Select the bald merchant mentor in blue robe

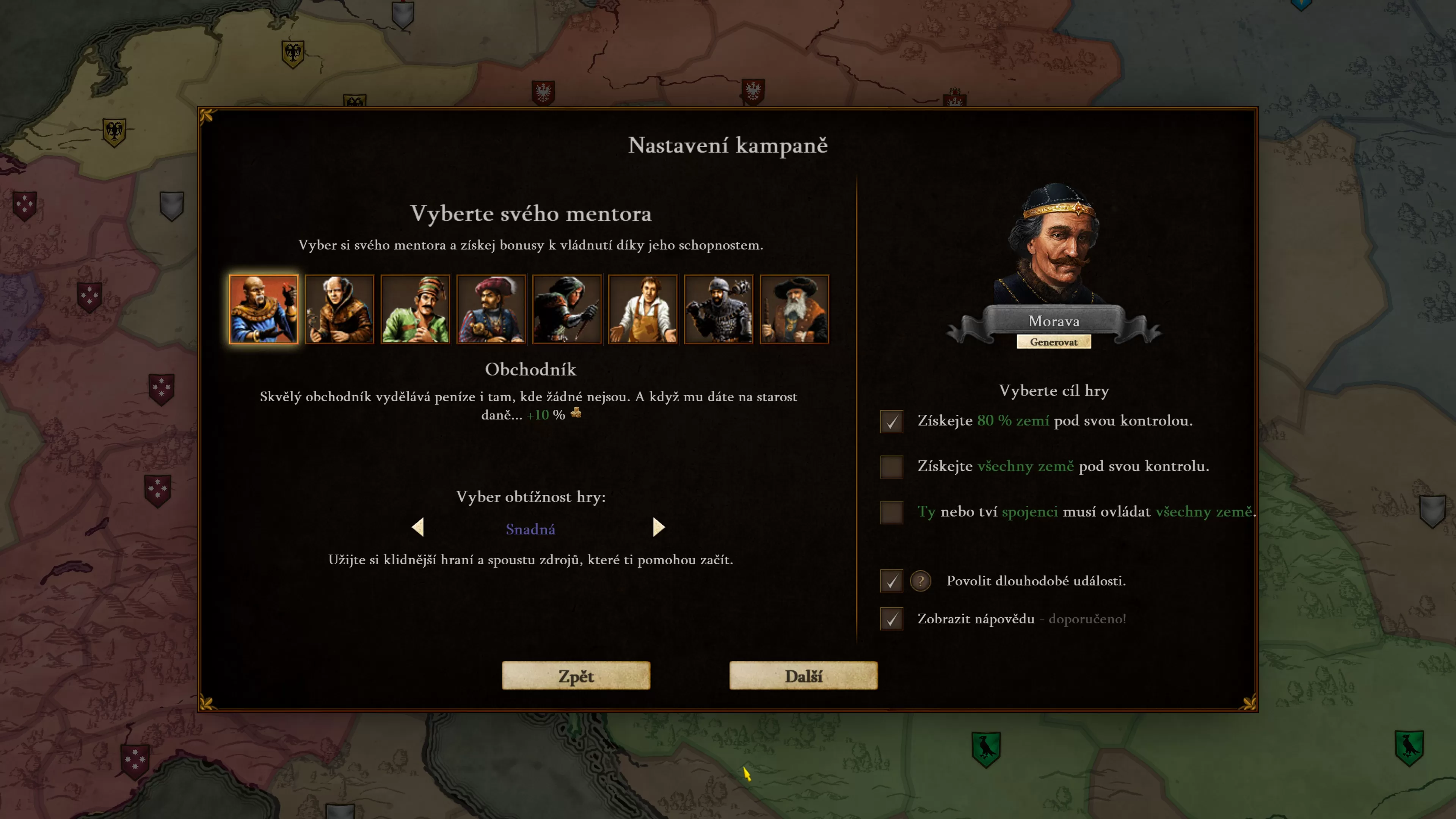(264, 309)
